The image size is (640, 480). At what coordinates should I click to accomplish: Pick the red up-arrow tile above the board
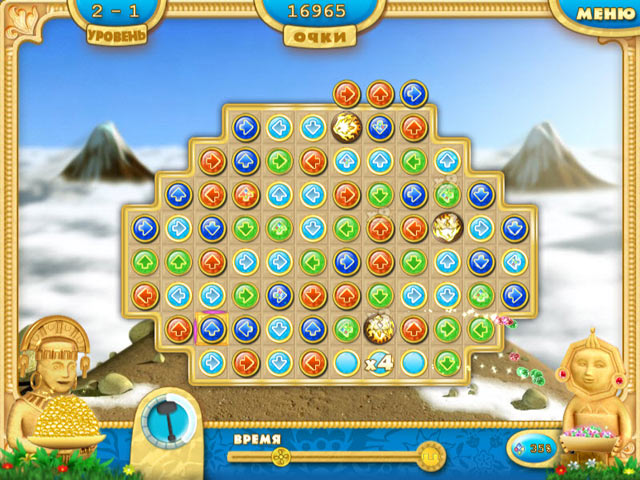click(x=380, y=94)
